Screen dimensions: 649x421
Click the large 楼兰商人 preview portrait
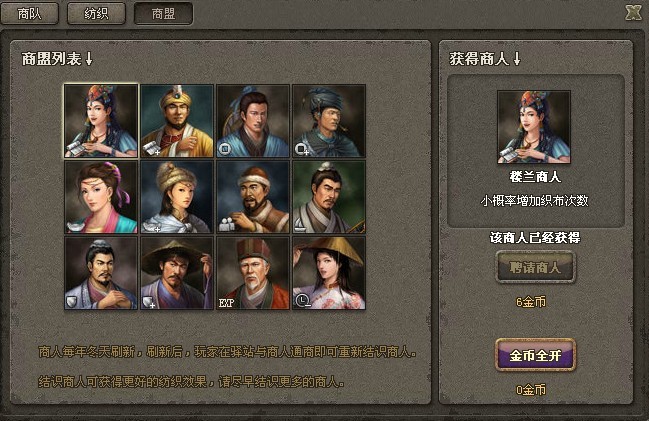tap(534, 127)
